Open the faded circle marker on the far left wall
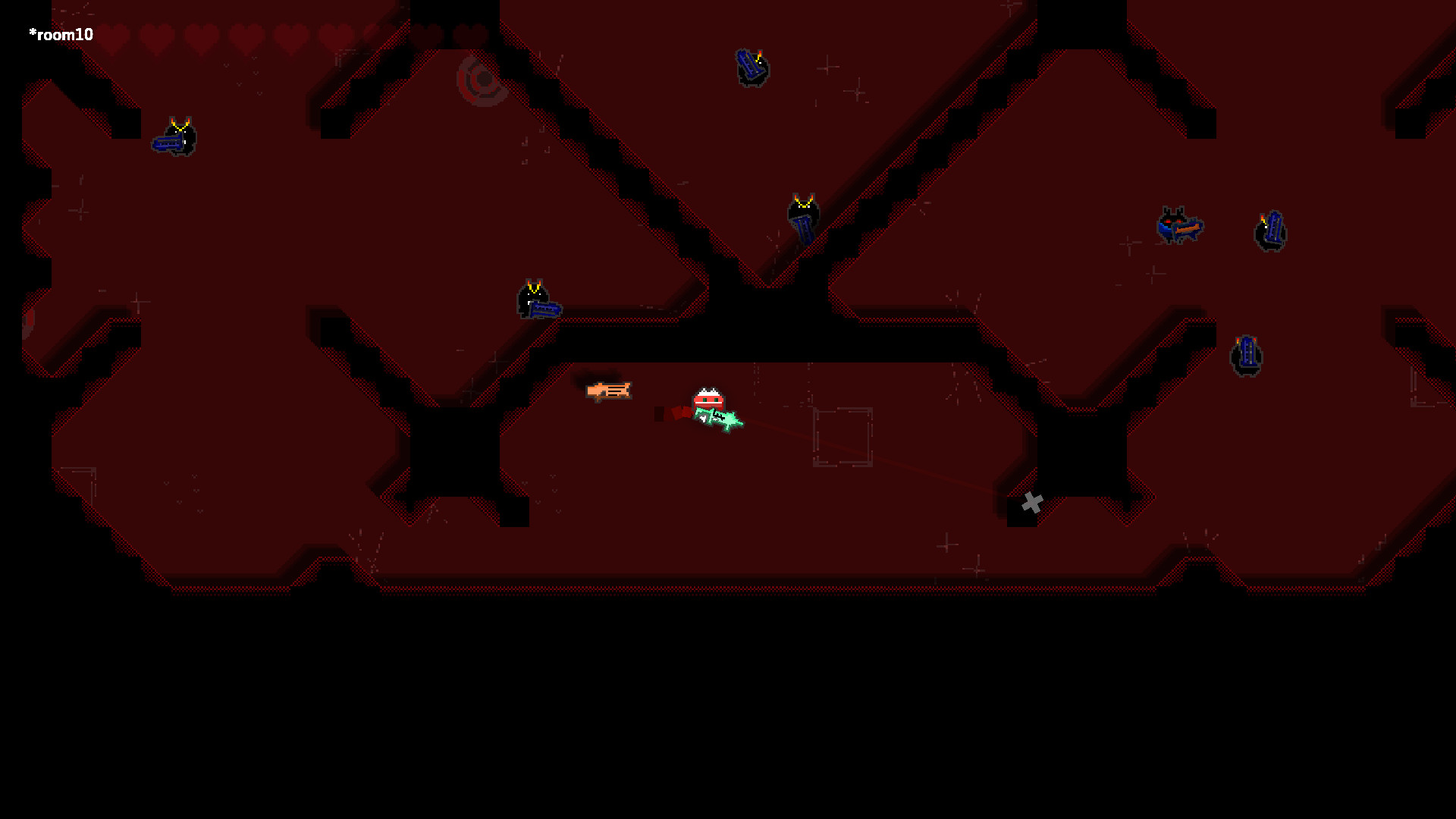1456x819 pixels. click(x=27, y=318)
